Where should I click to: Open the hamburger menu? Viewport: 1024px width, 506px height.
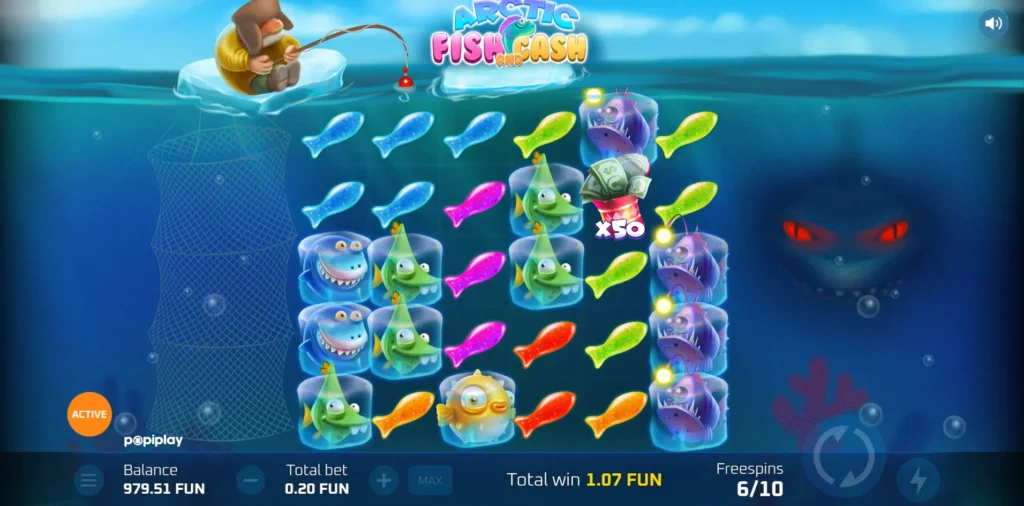tap(89, 481)
